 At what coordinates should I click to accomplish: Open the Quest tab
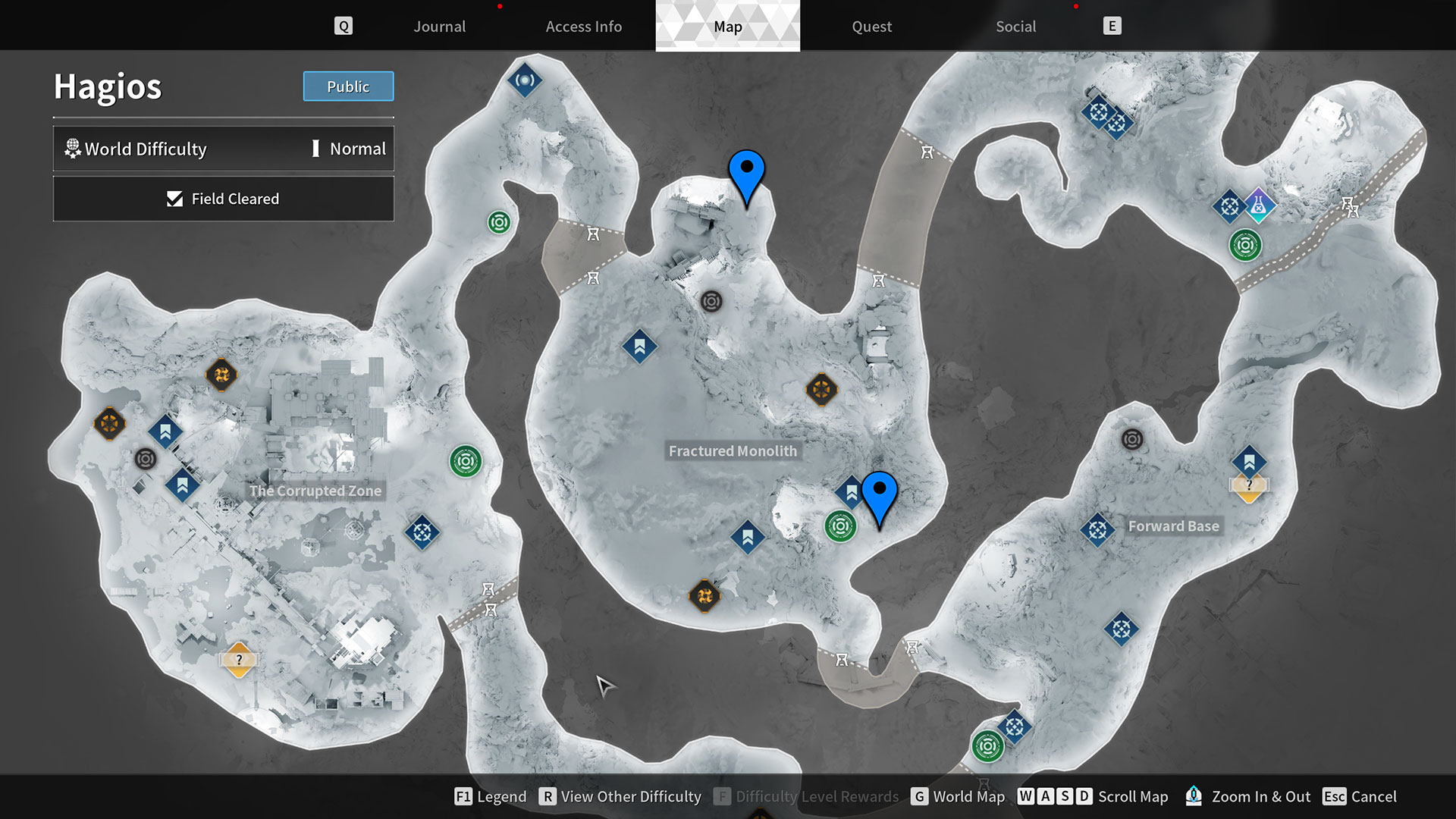point(871,26)
